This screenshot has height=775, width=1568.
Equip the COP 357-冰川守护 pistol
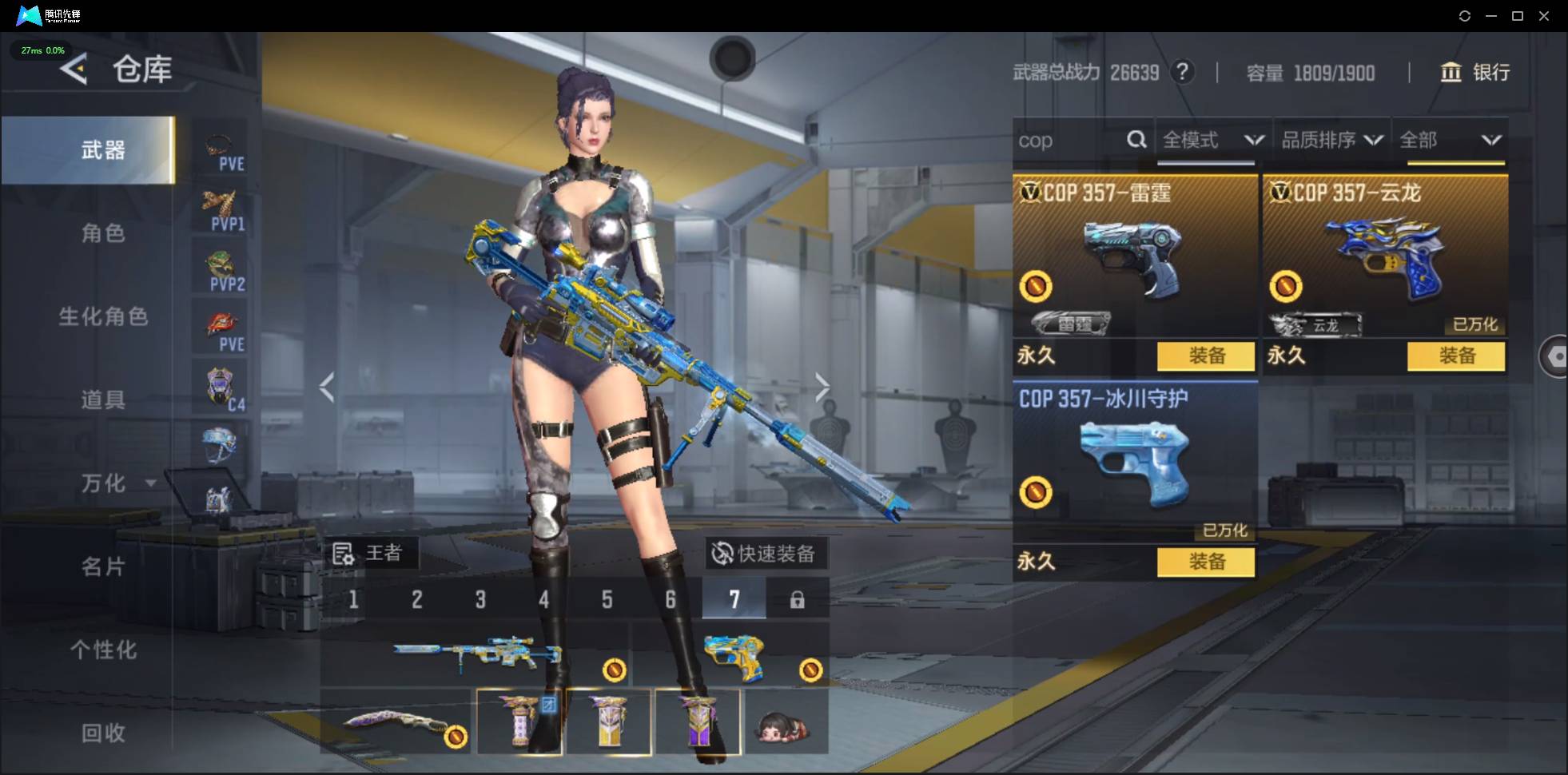1205,562
